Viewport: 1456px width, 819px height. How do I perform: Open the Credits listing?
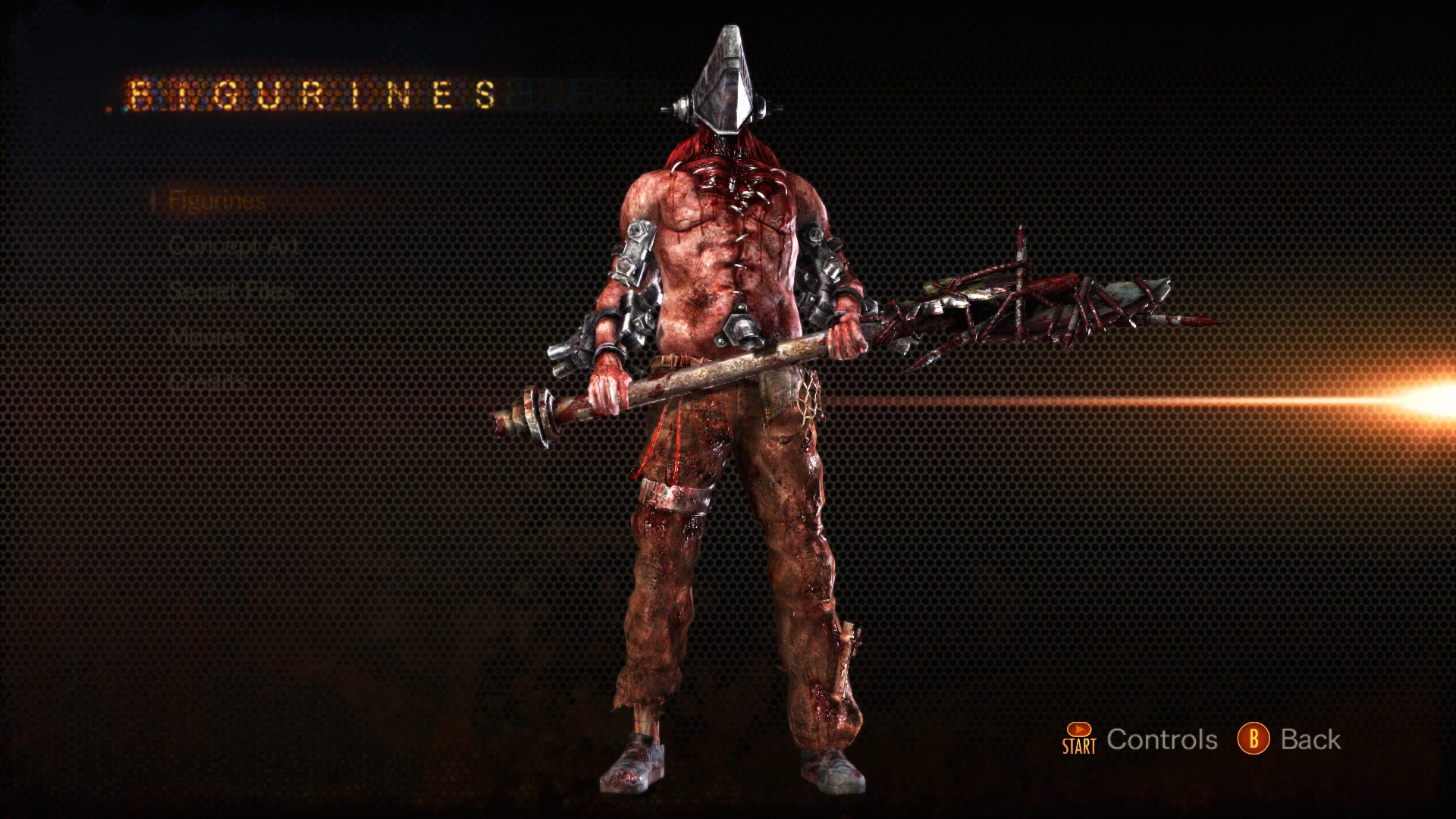click(205, 381)
